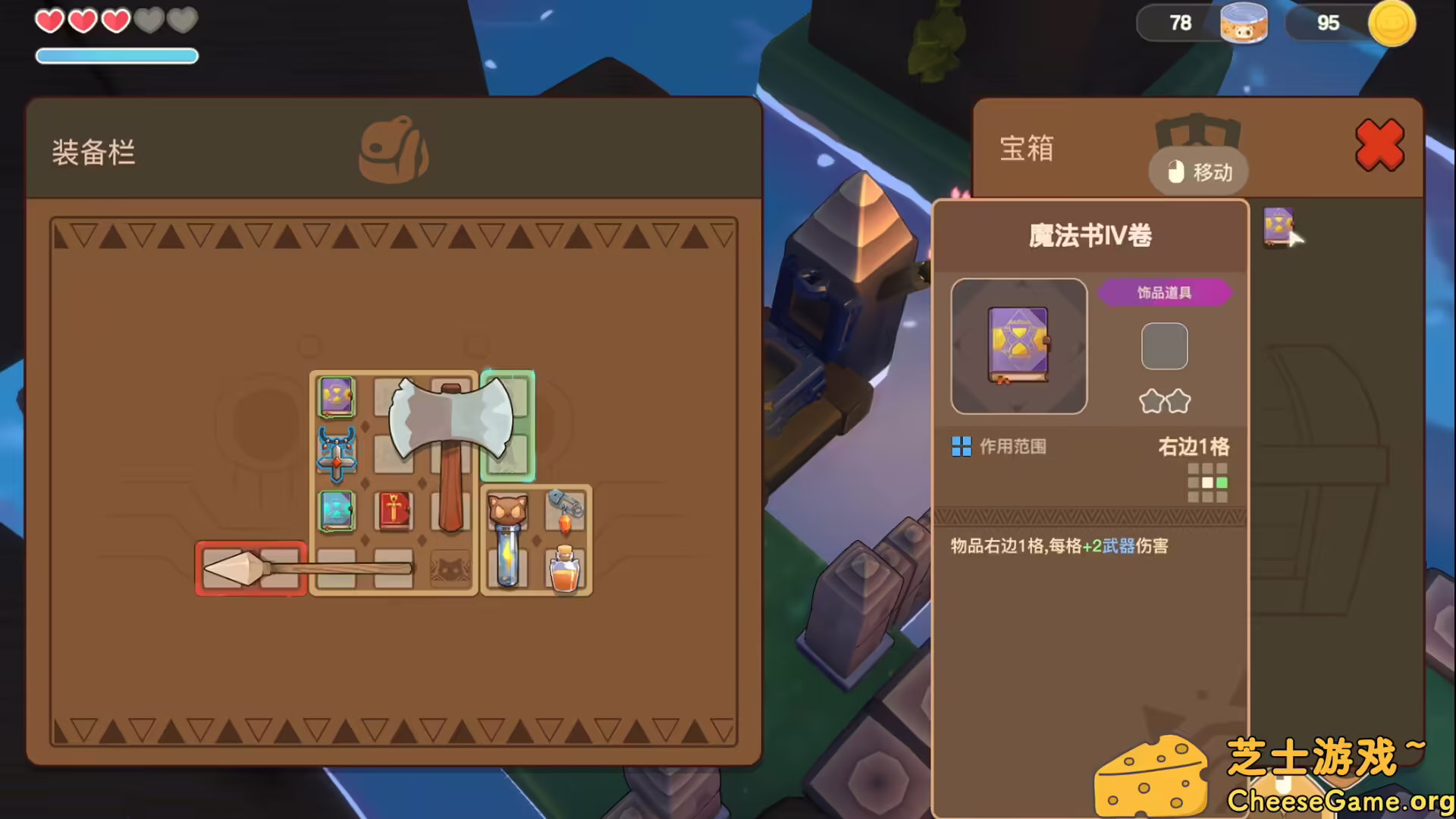Select the spear weapon item
This screenshot has width=1456, height=819.
click(x=250, y=567)
